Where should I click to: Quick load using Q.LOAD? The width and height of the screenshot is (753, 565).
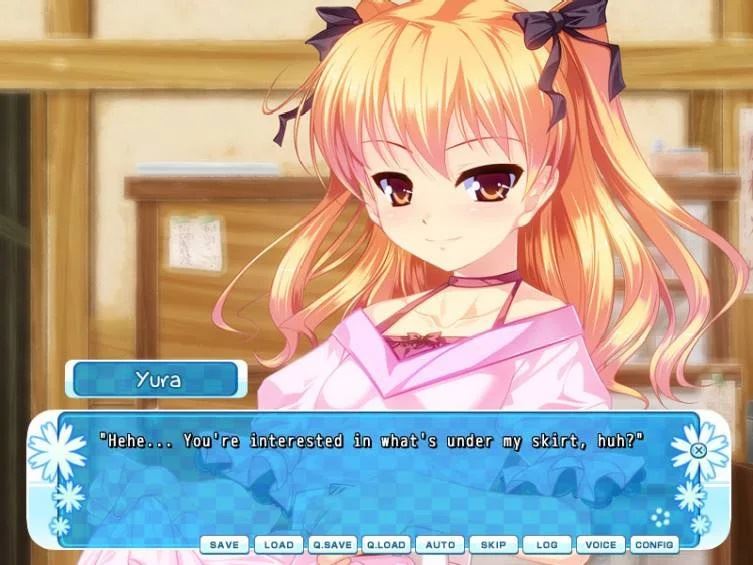tap(386, 545)
